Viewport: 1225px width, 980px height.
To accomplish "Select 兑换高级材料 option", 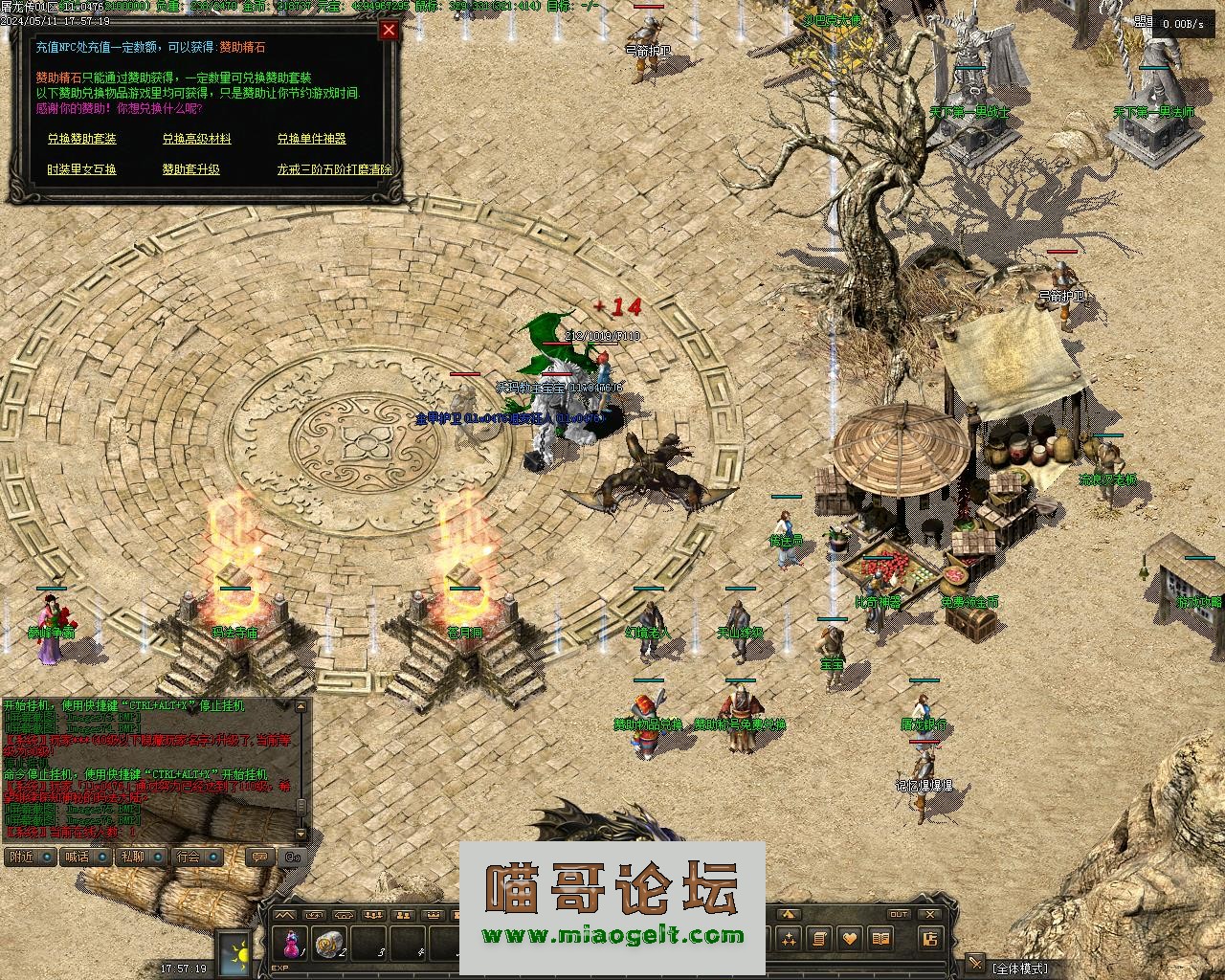I will coord(196,139).
